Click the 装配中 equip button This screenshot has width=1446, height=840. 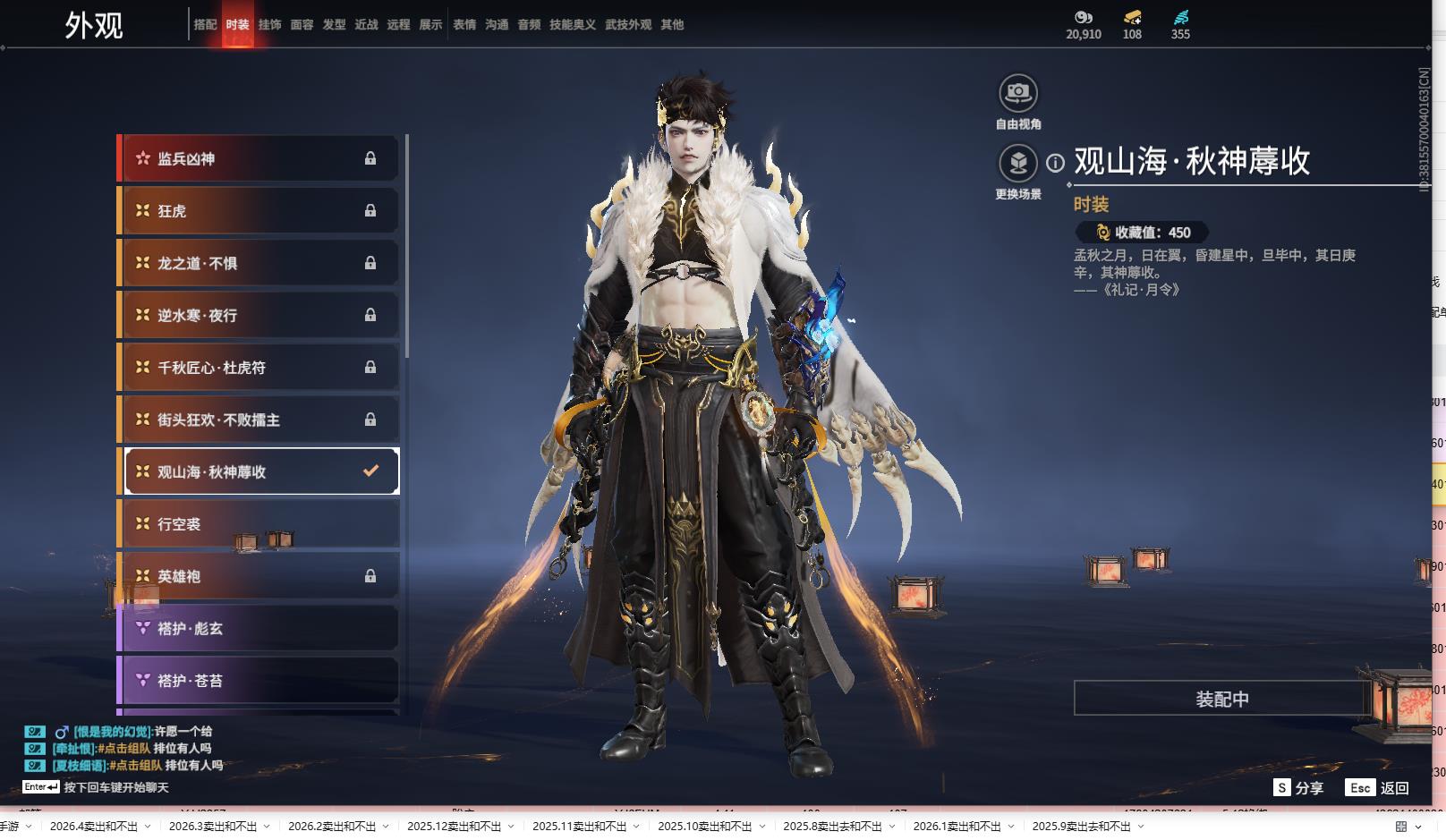pos(1221,699)
